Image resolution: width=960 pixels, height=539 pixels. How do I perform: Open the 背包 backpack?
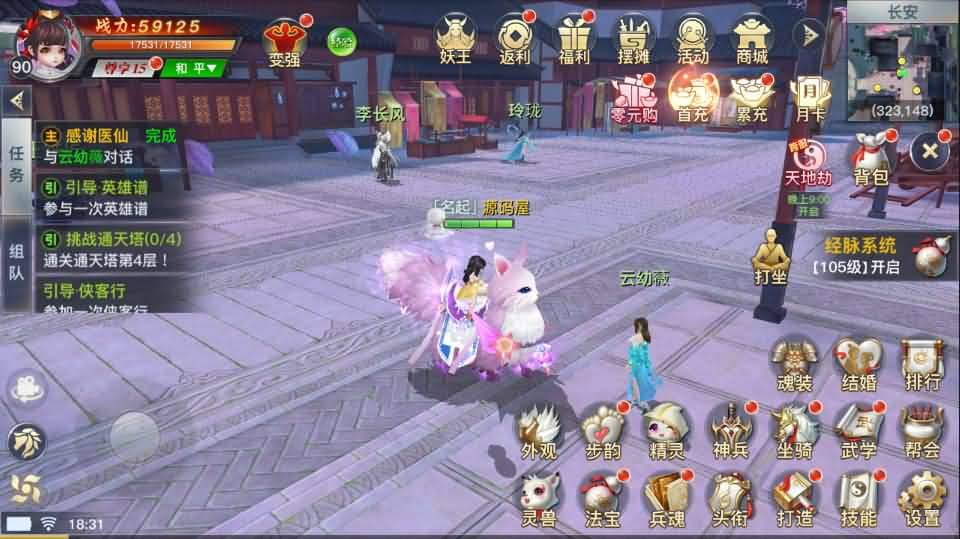(870, 160)
